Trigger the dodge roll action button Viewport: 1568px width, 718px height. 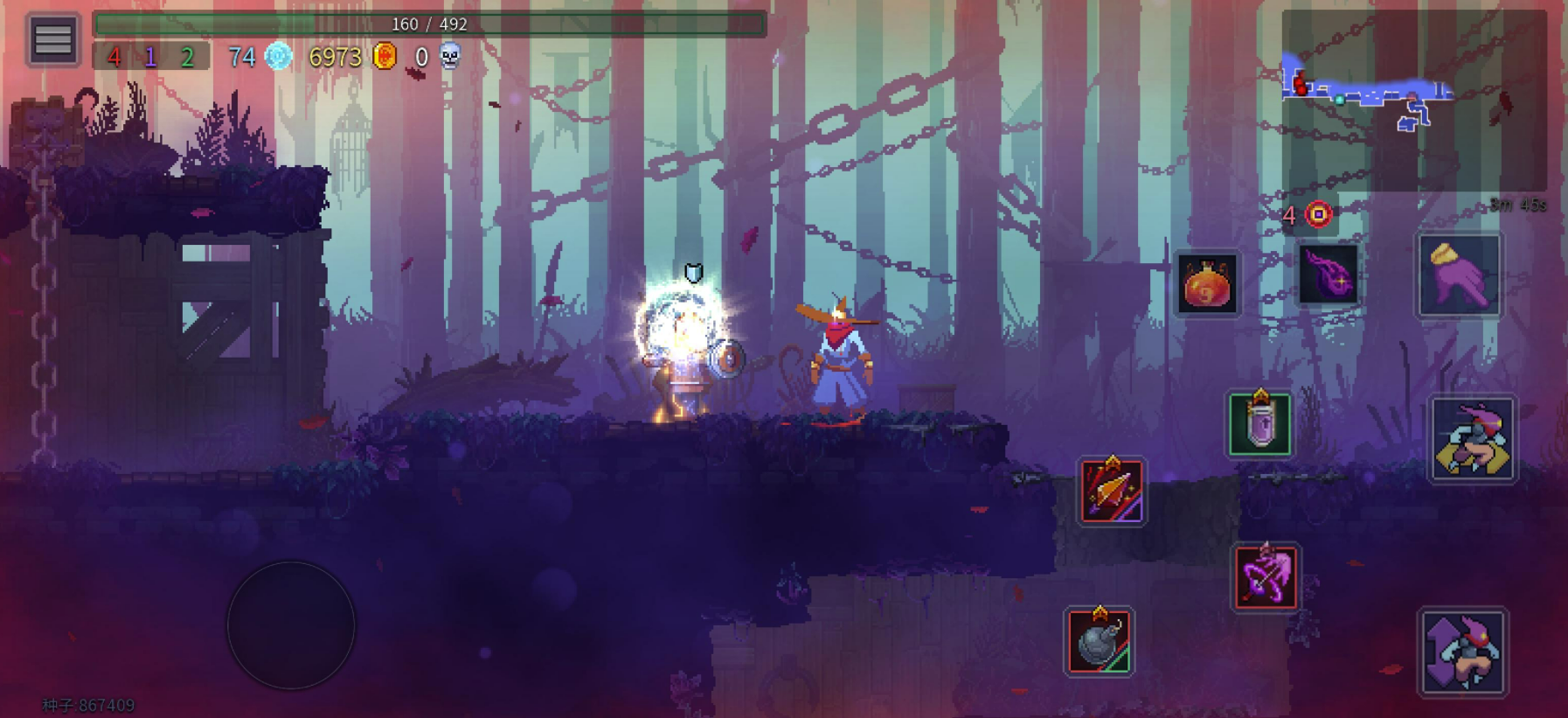[1473, 439]
